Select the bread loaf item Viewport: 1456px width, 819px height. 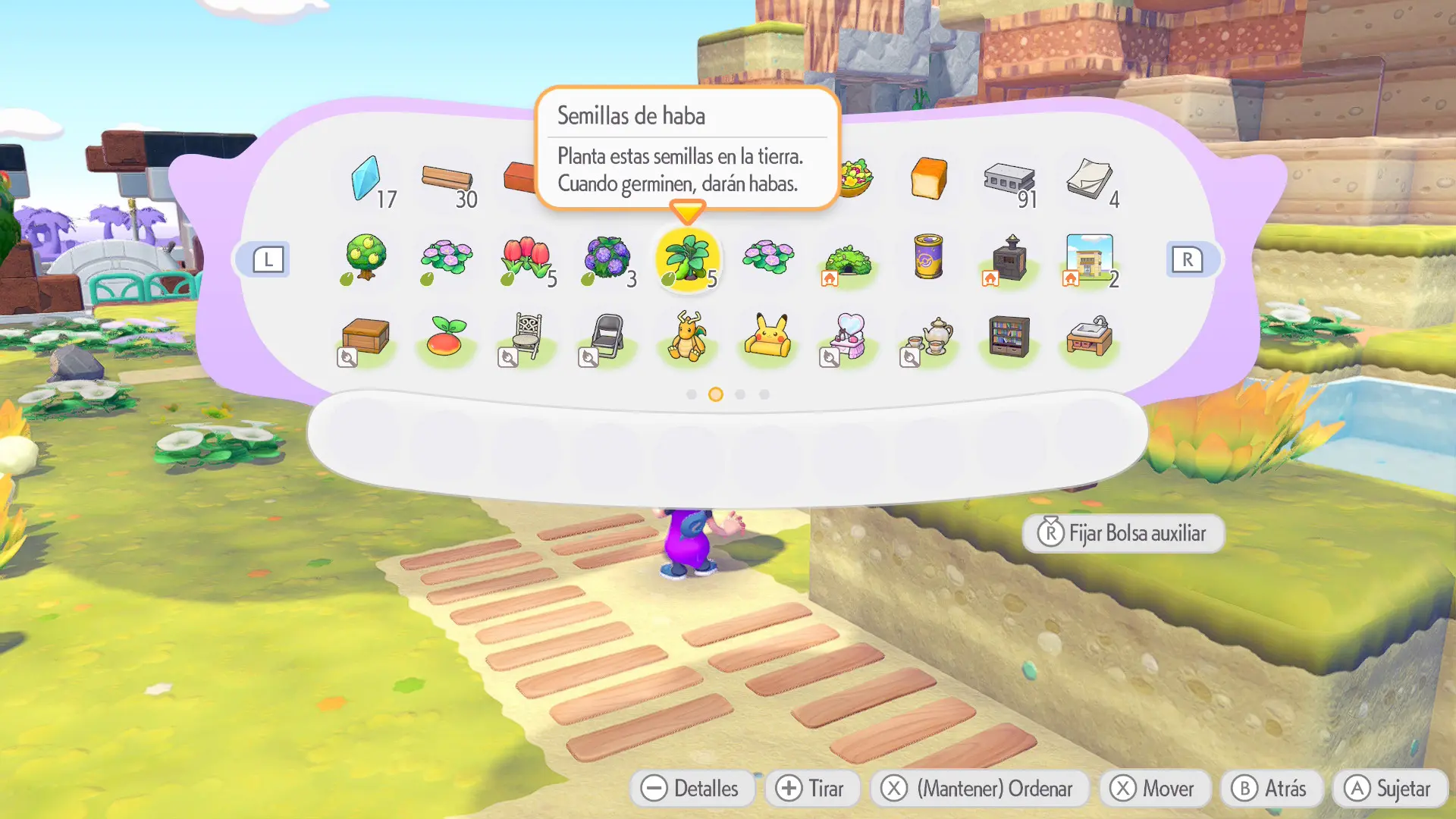[928, 179]
